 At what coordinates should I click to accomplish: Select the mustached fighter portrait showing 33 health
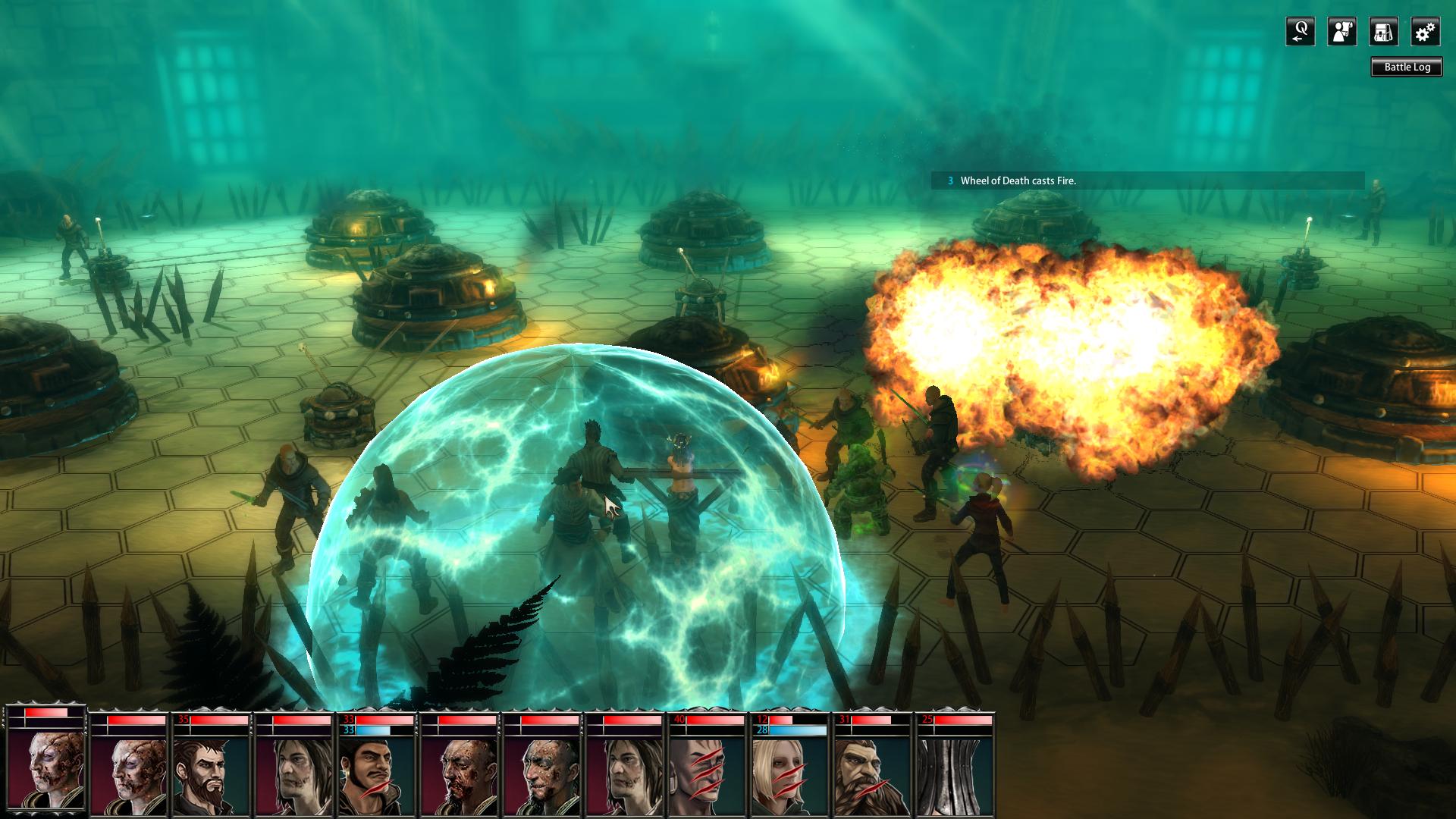[x=375, y=770]
